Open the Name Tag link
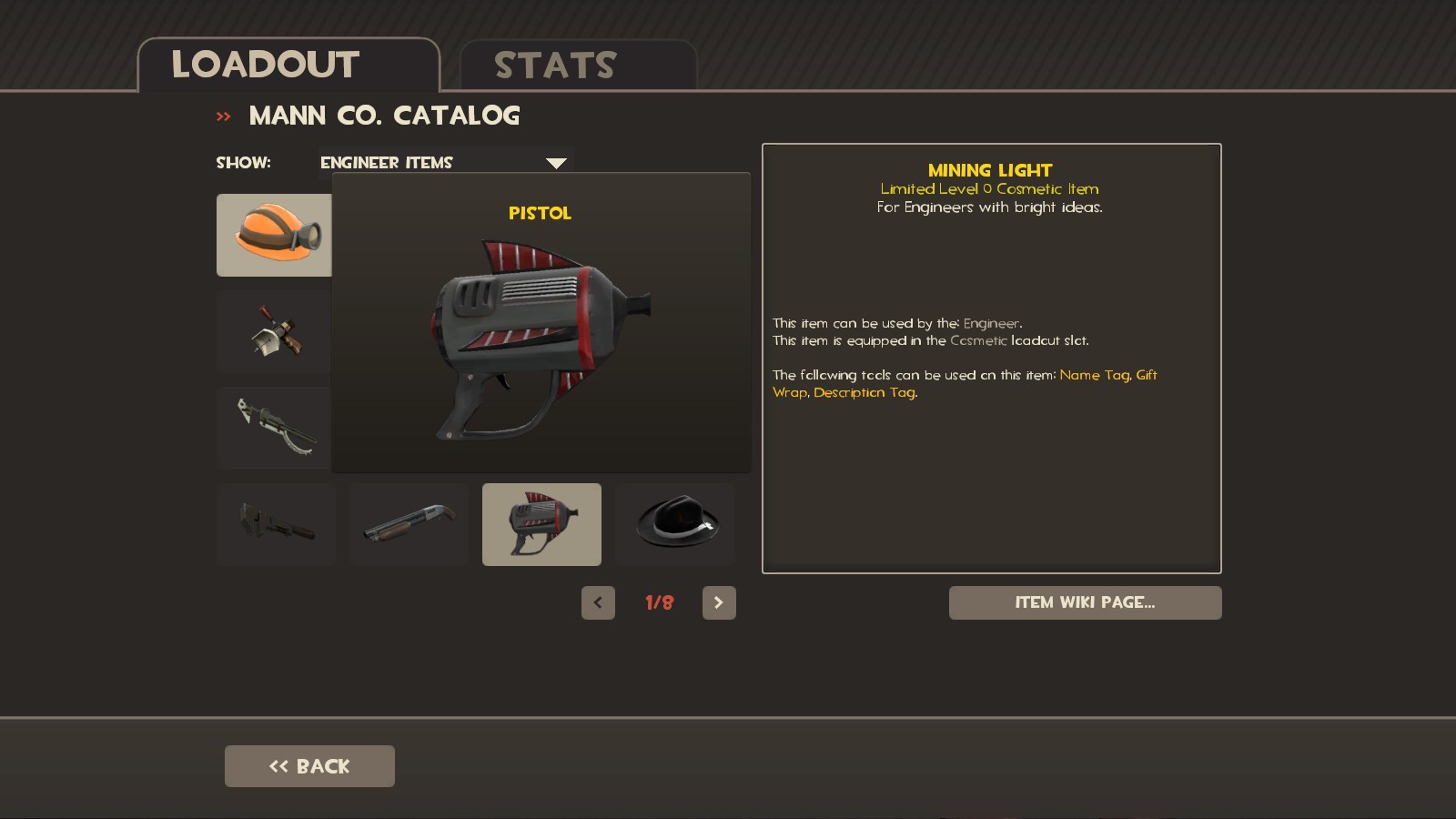The image size is (1456, 819). 1093,374
